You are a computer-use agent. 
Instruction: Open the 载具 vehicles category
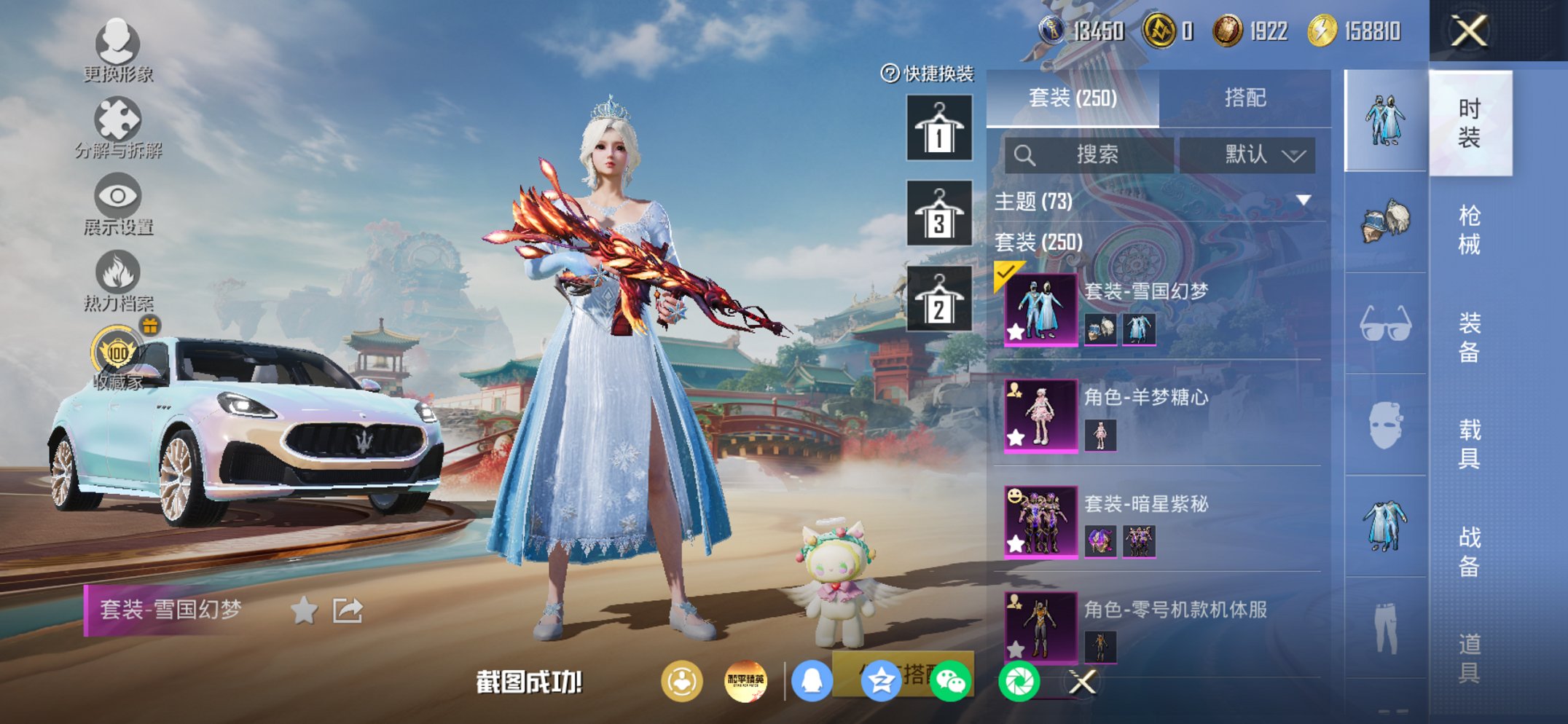pyautogui.click(x=1469, y=444)
